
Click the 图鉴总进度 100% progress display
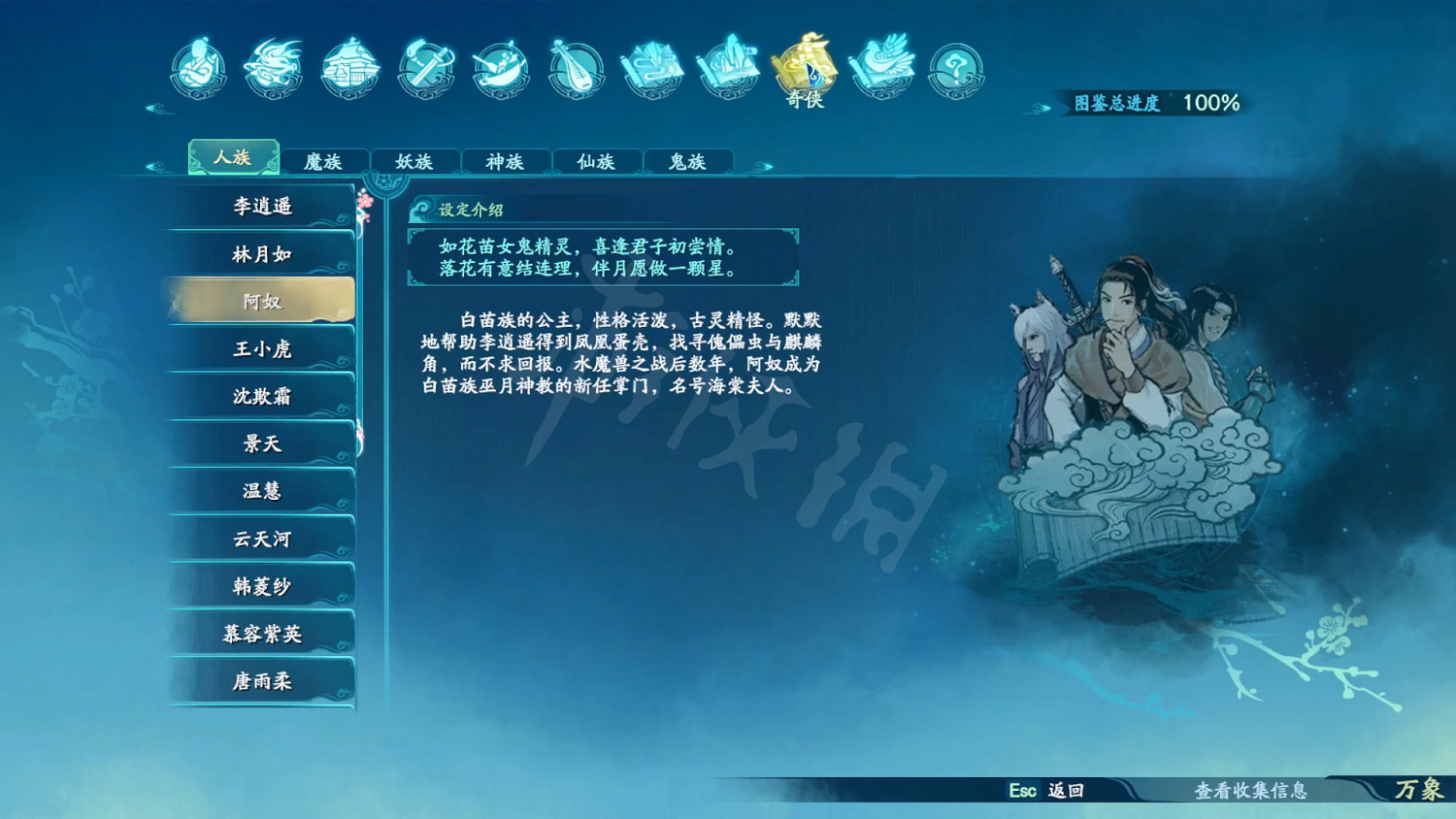1150,102
